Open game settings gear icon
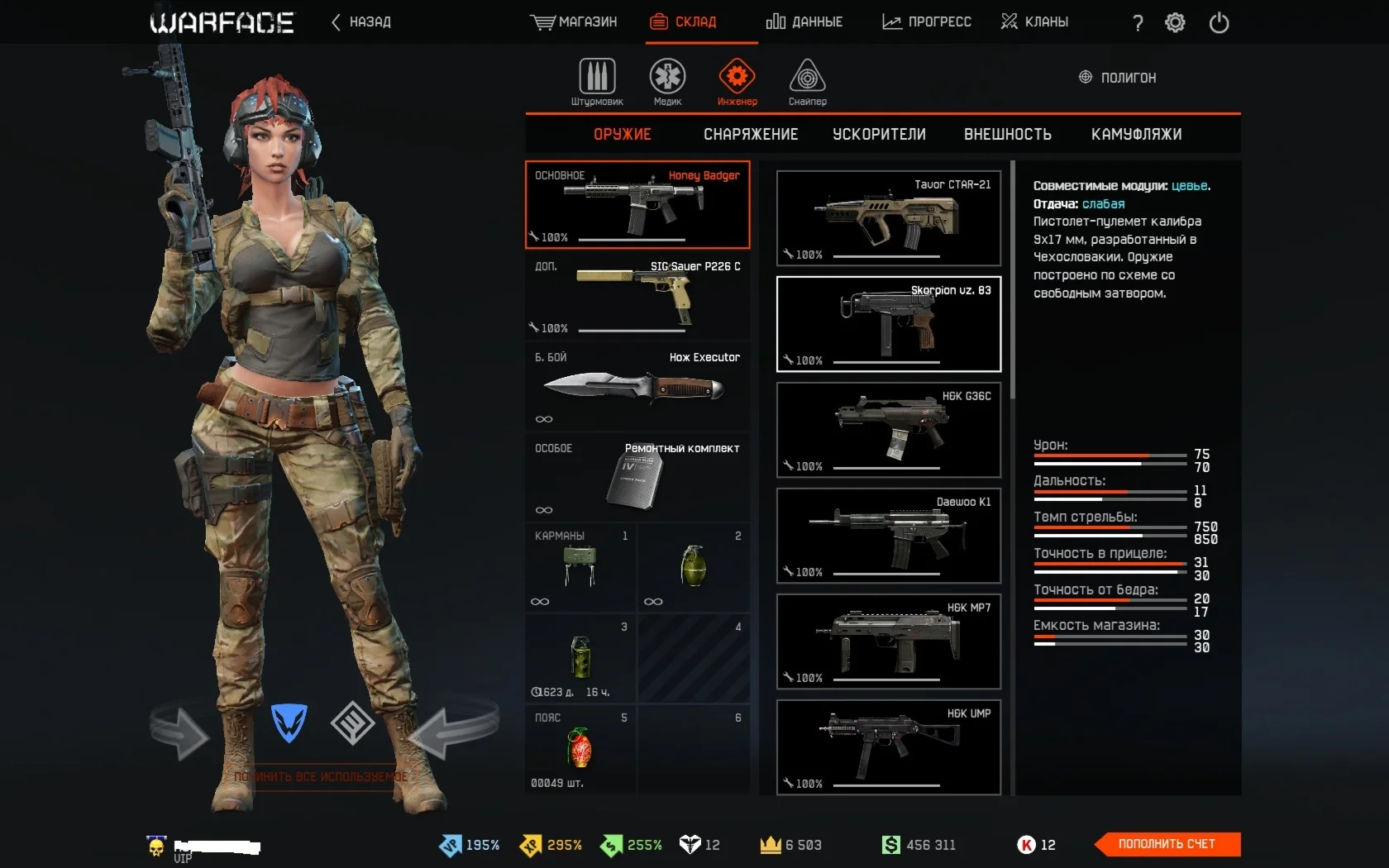This screenshot has height=868, width=1389. (x=1175, y=23)
